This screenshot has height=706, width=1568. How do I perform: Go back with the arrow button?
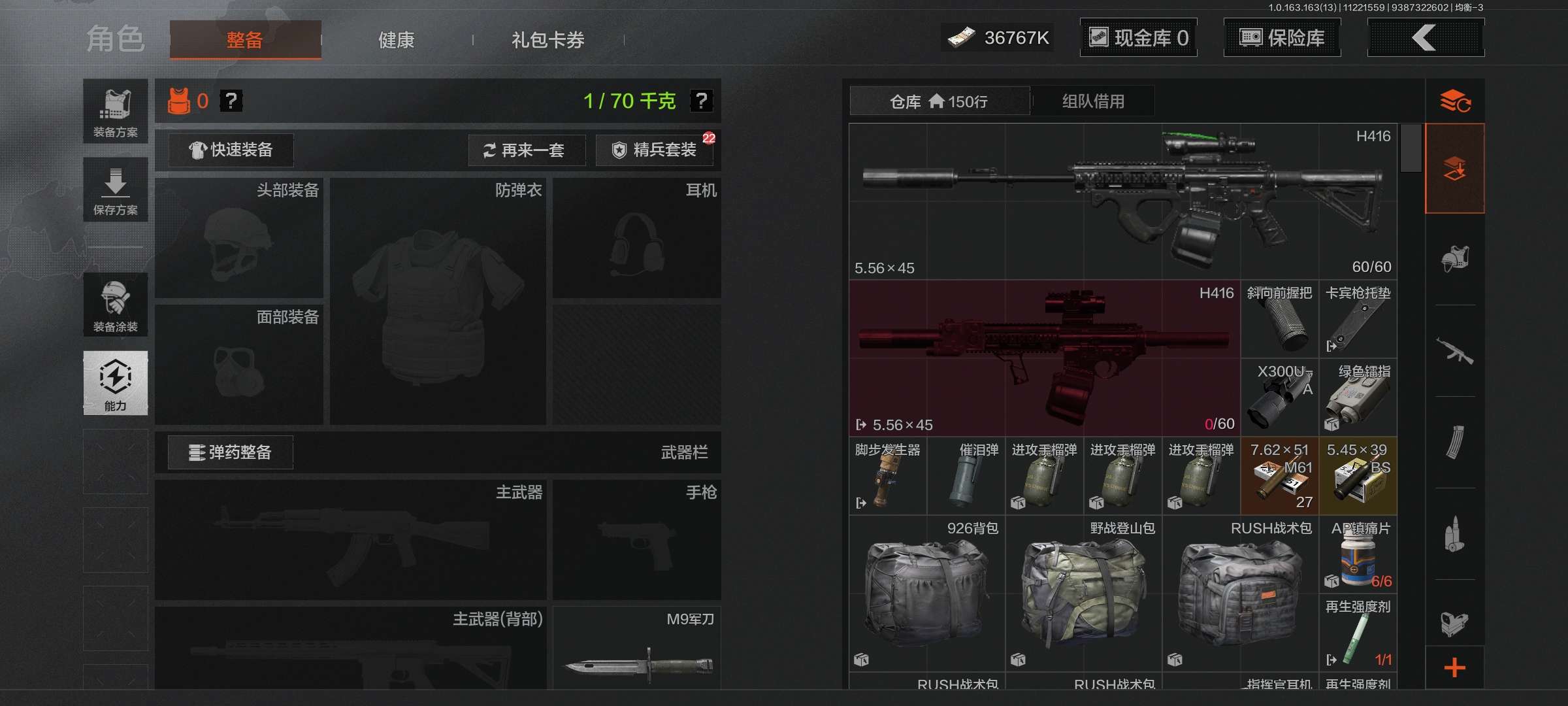(1425, 38)
